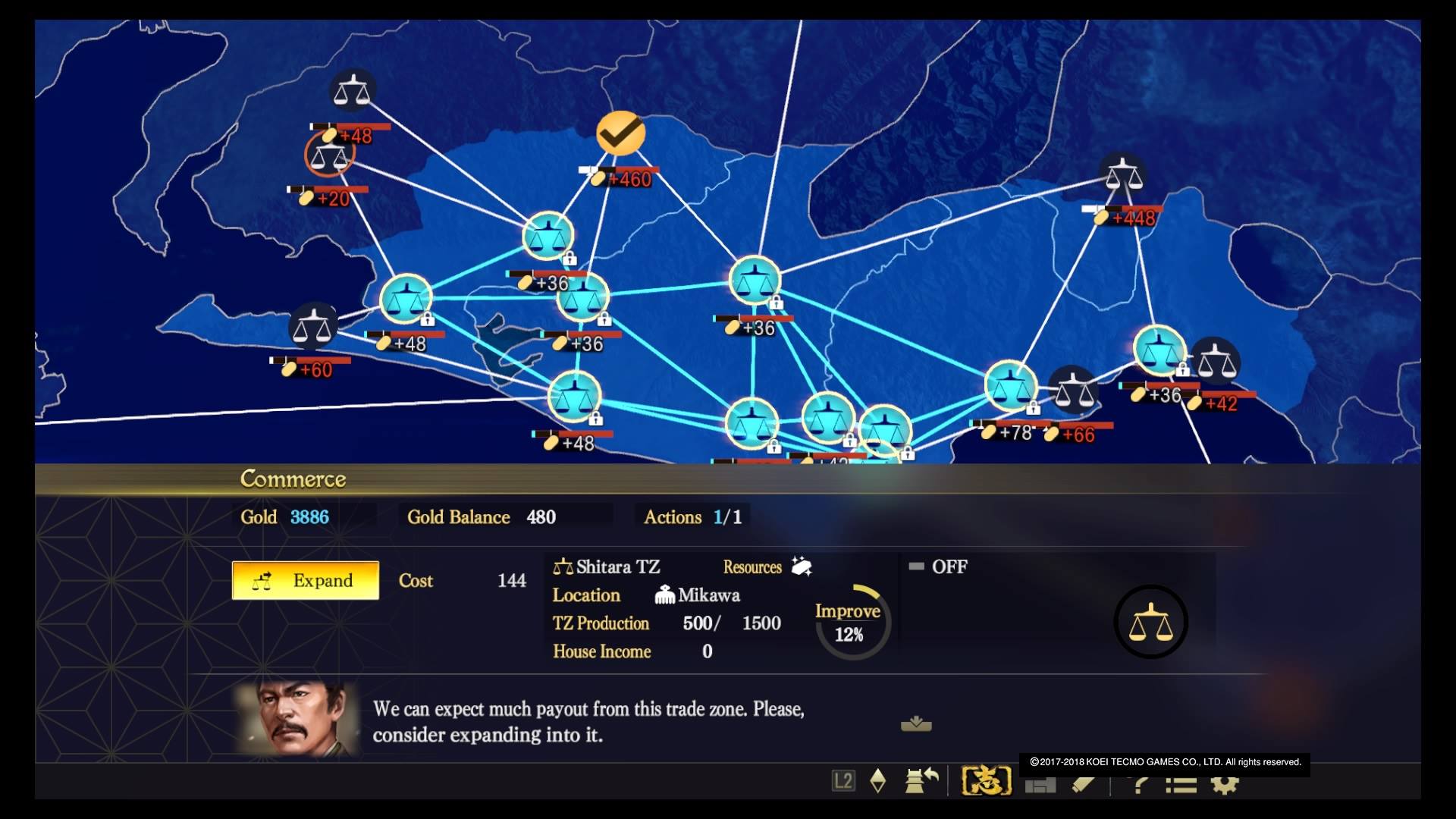1456x819 pixels.
Task: Select the checkmarked trade zone node (+460)
Action: pos(620,133)
